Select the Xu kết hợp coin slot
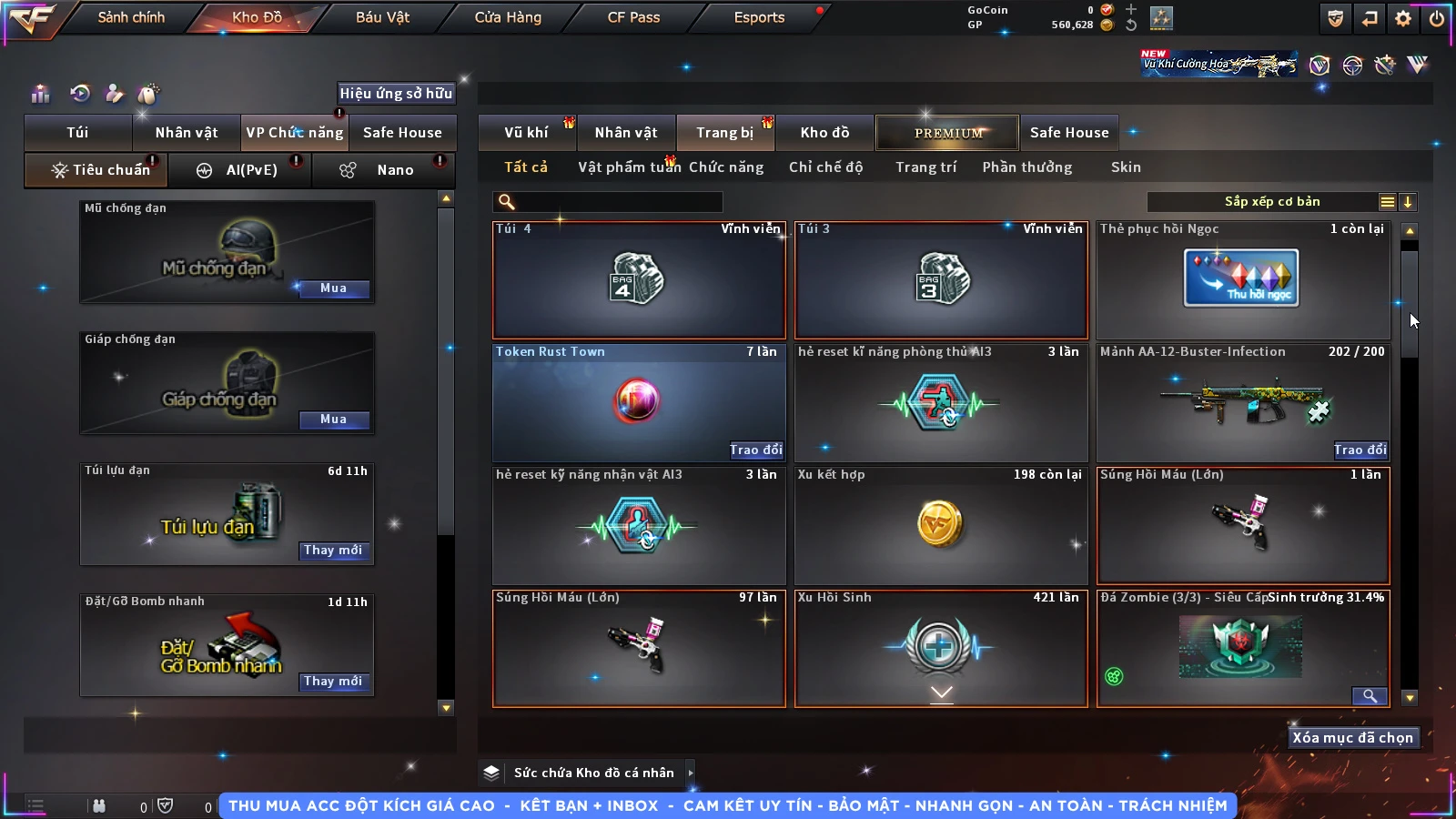This screenshot has width=1456, height=819. click(x=941, y=525)
